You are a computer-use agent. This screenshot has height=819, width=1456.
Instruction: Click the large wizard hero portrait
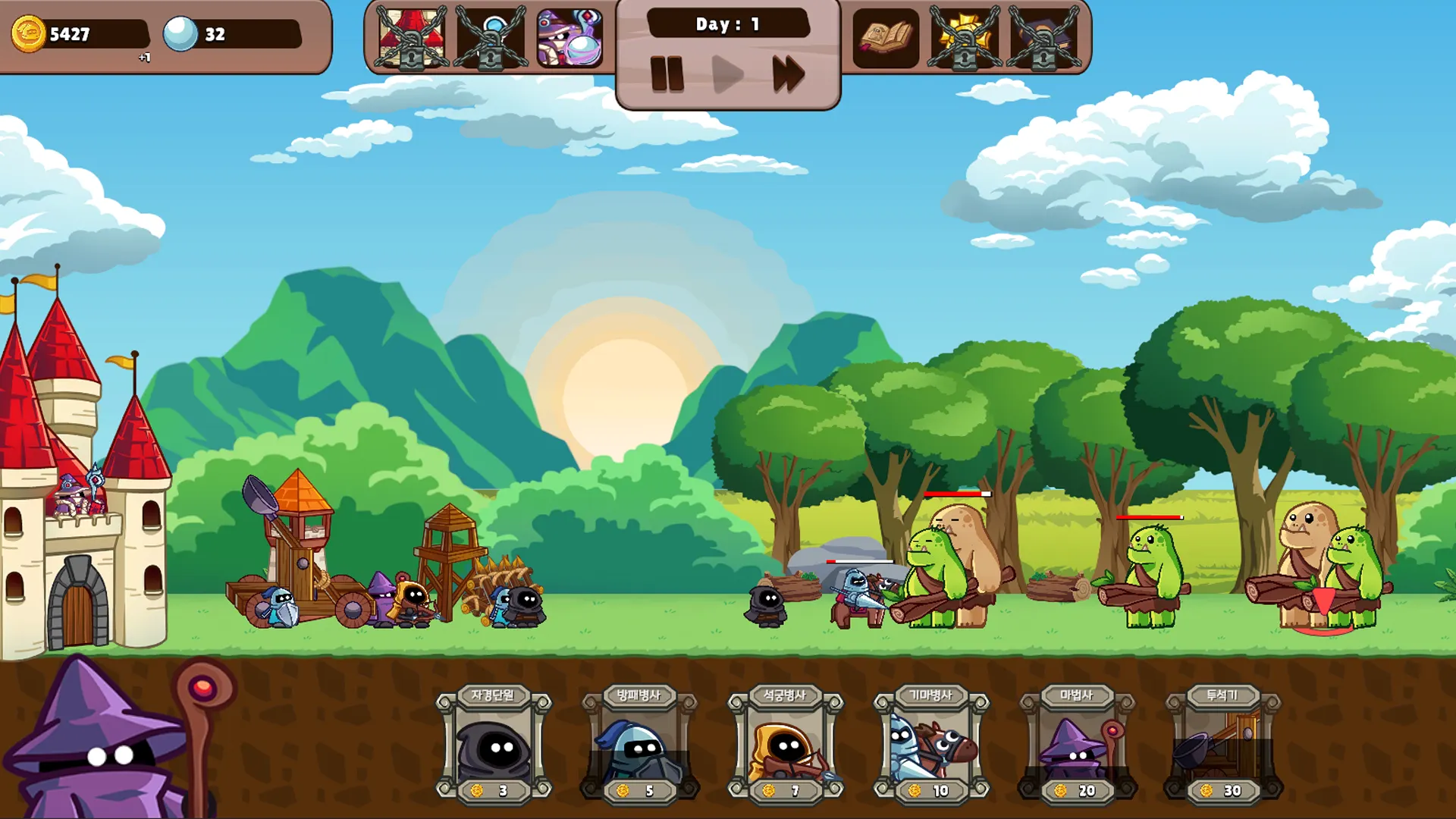coord(106,743)
